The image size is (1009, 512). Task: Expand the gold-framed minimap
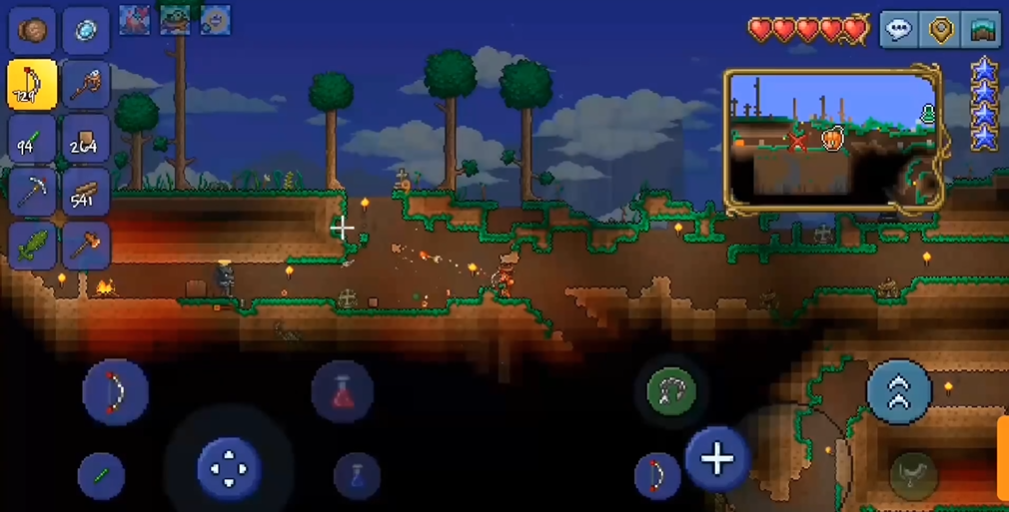(832, 139)
